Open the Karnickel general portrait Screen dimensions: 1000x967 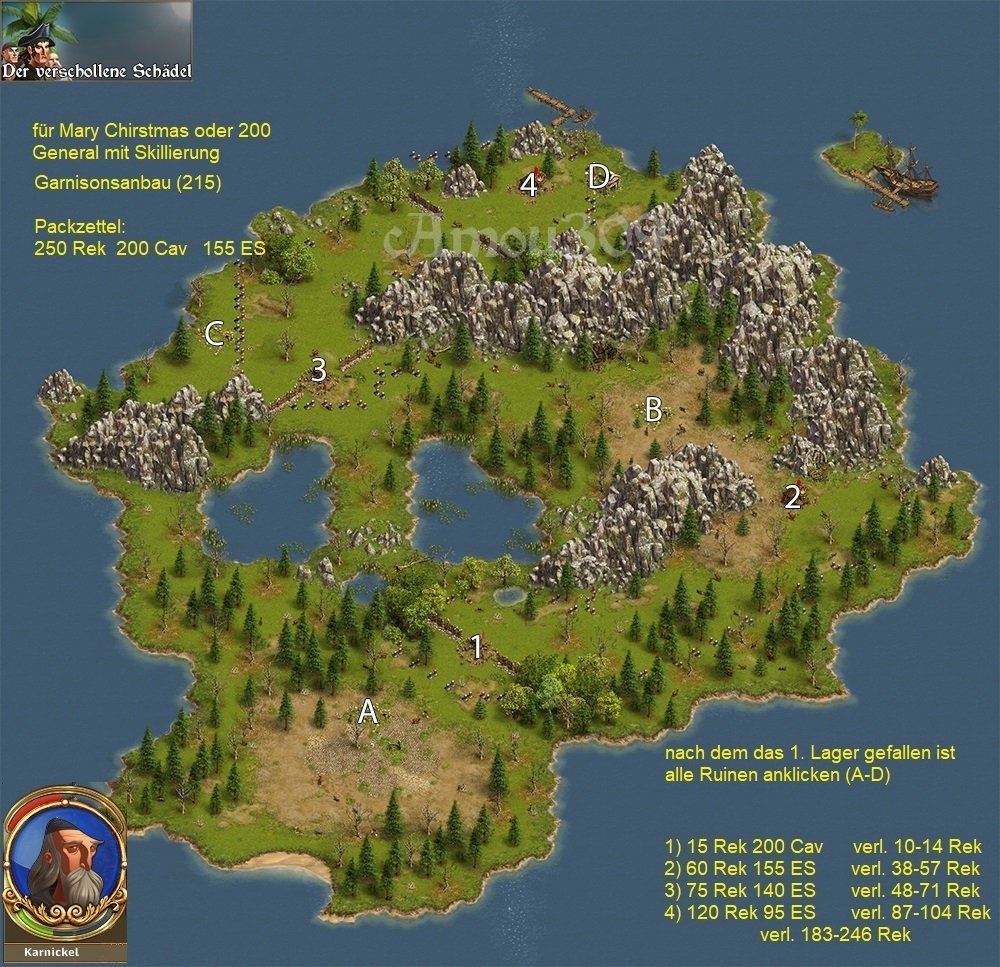(66, 869)
